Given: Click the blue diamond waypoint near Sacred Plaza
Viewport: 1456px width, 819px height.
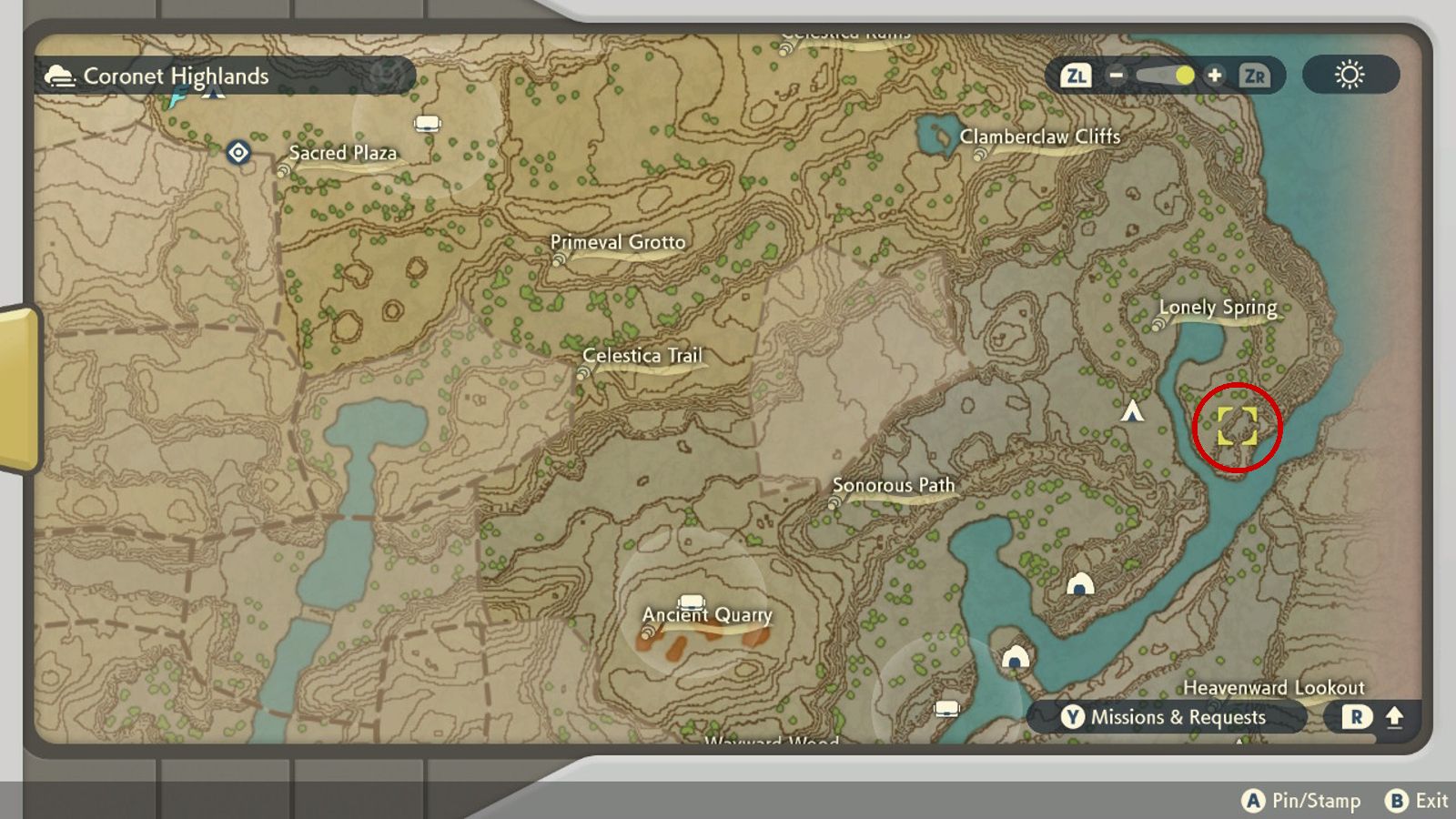Looking at the screenshot, I should point(238,154).
